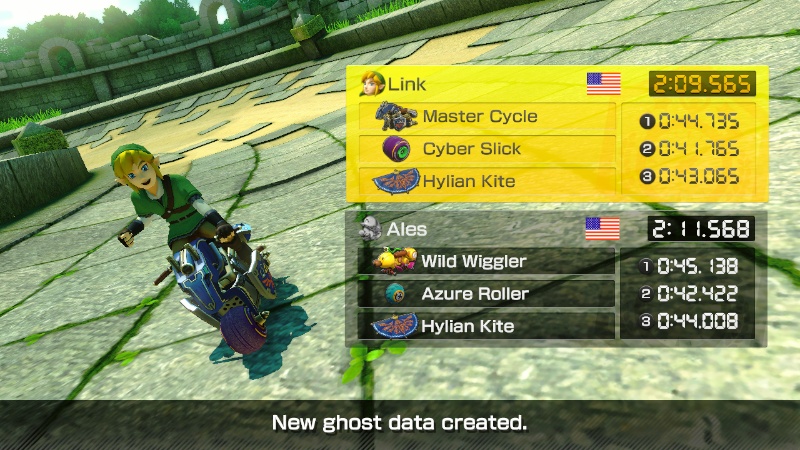Select the Master Cycle vehicle row

pyautogui.click(x=487, y=117)
